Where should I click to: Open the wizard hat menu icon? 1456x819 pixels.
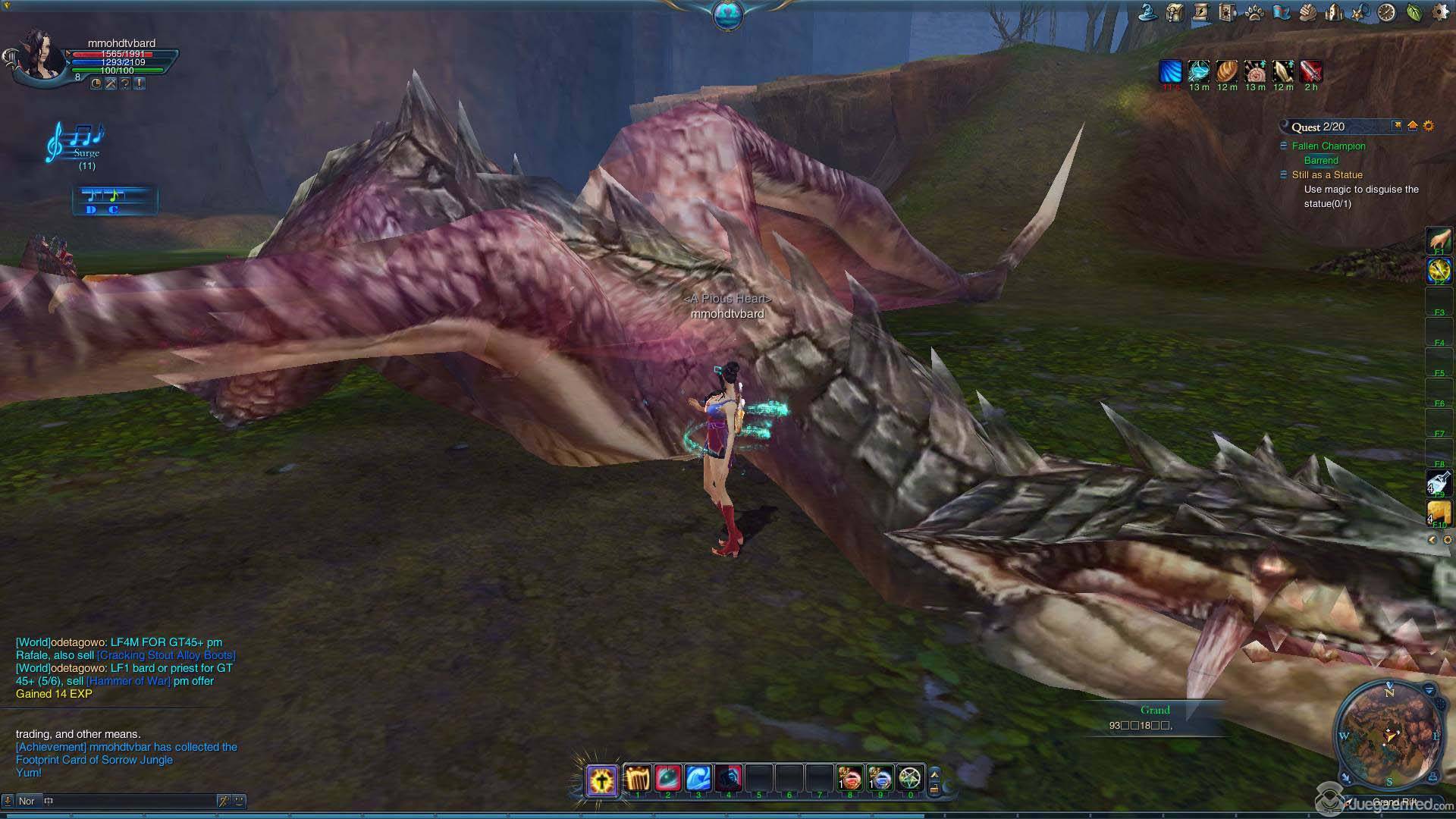click(1147, 12)
